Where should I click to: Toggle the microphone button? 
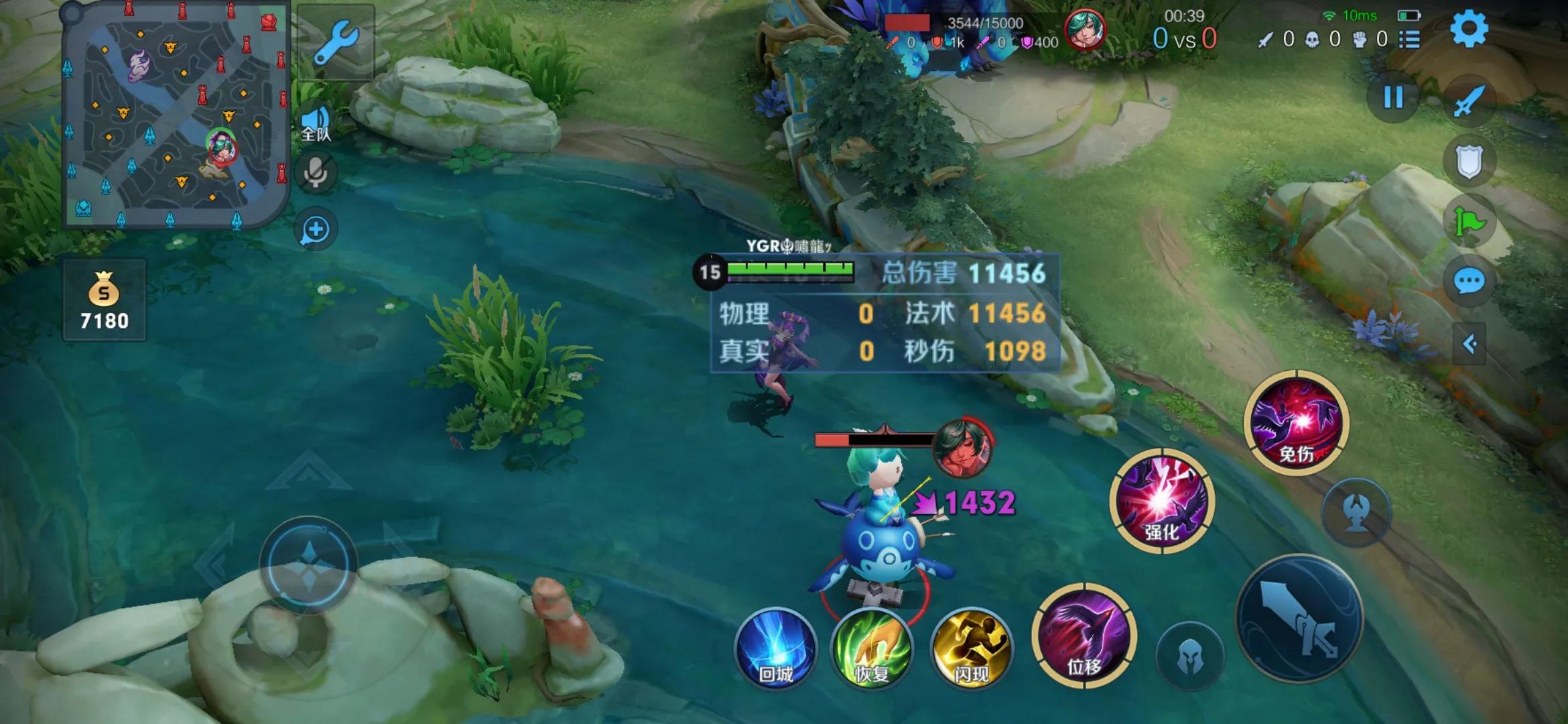pyautogui.click(x=316, y=172)
